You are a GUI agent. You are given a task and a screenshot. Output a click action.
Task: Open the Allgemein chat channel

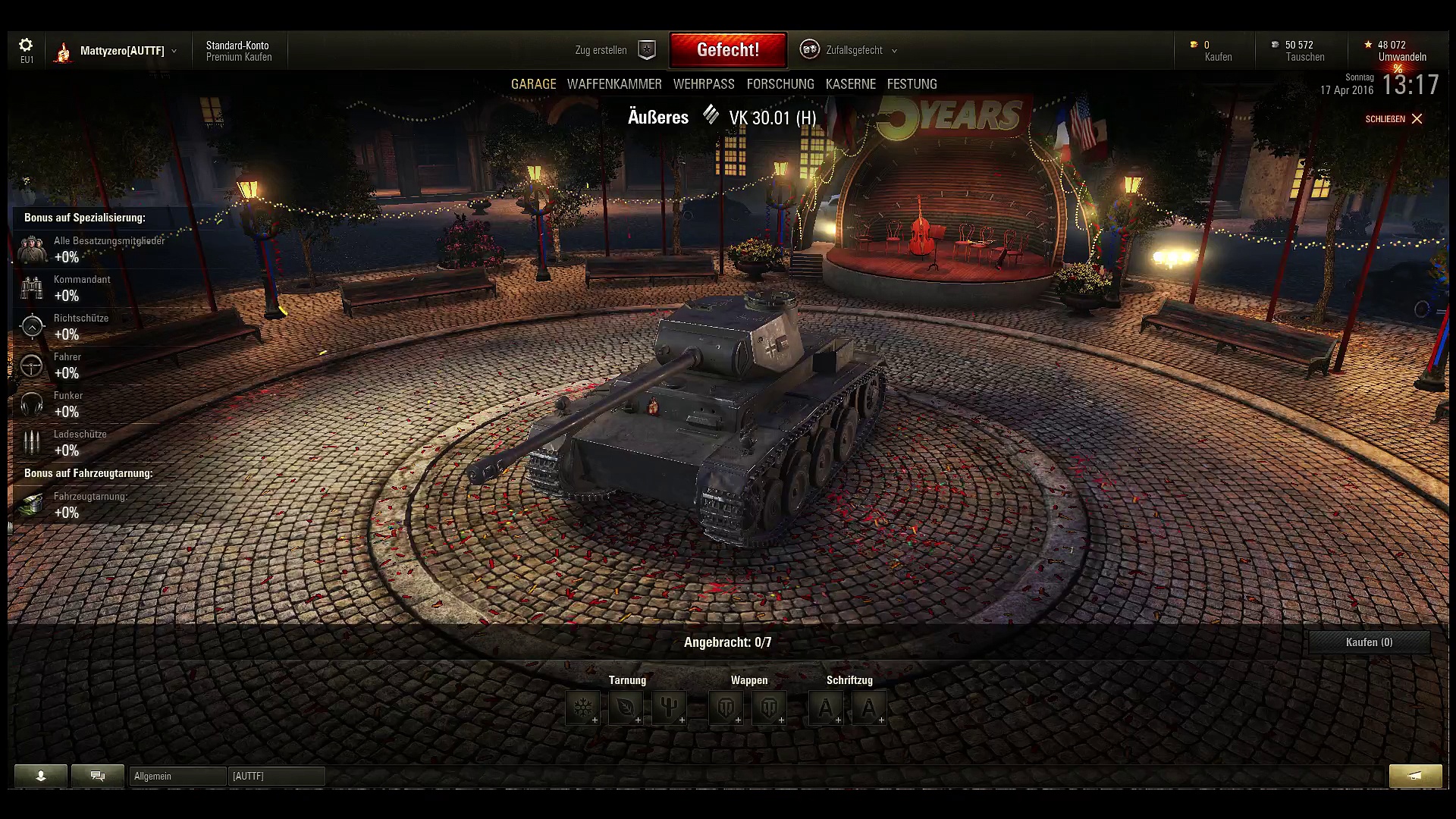pos(177,776)
